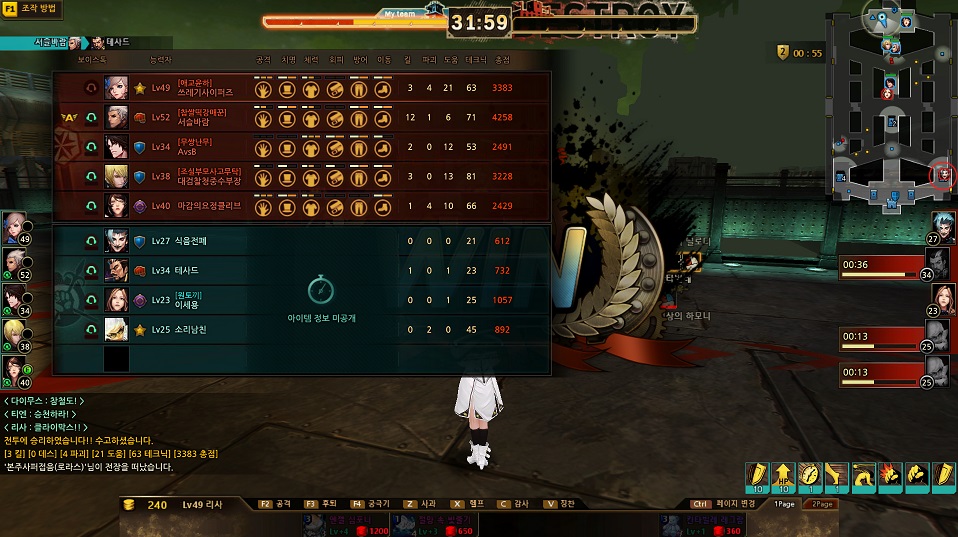
Task: Click portrait of Lv27 식음전폐
Action: point(117,241)
